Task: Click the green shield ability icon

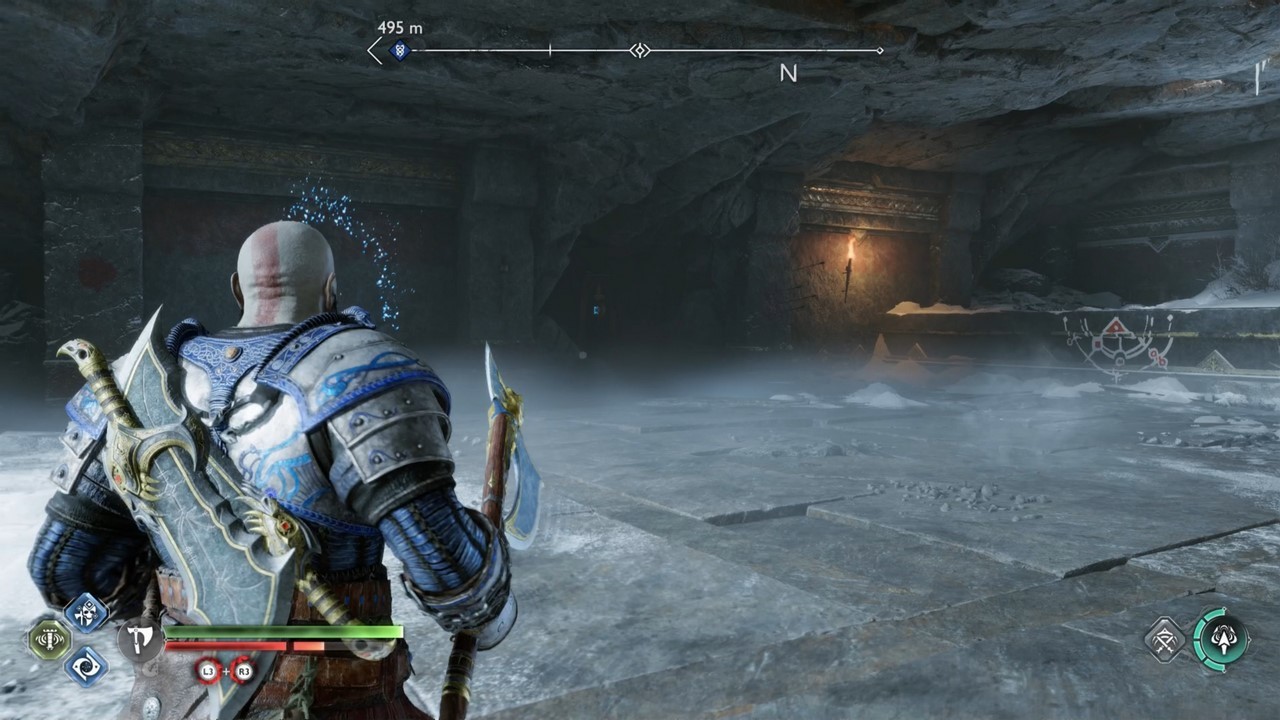Action: point(49,638)
